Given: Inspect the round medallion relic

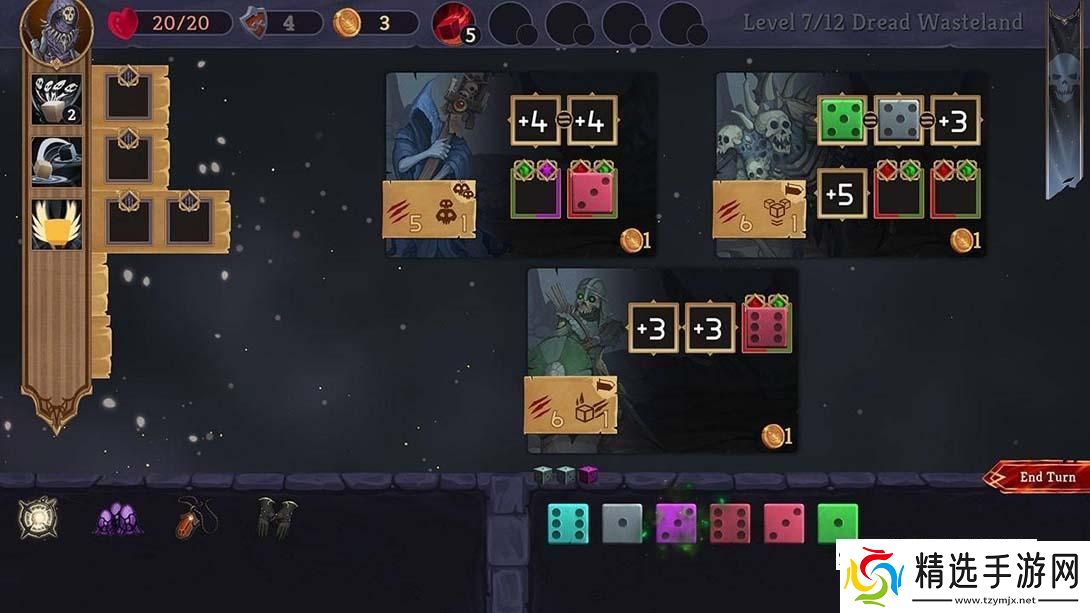Looking at the screenshot, I should (38, 517).
